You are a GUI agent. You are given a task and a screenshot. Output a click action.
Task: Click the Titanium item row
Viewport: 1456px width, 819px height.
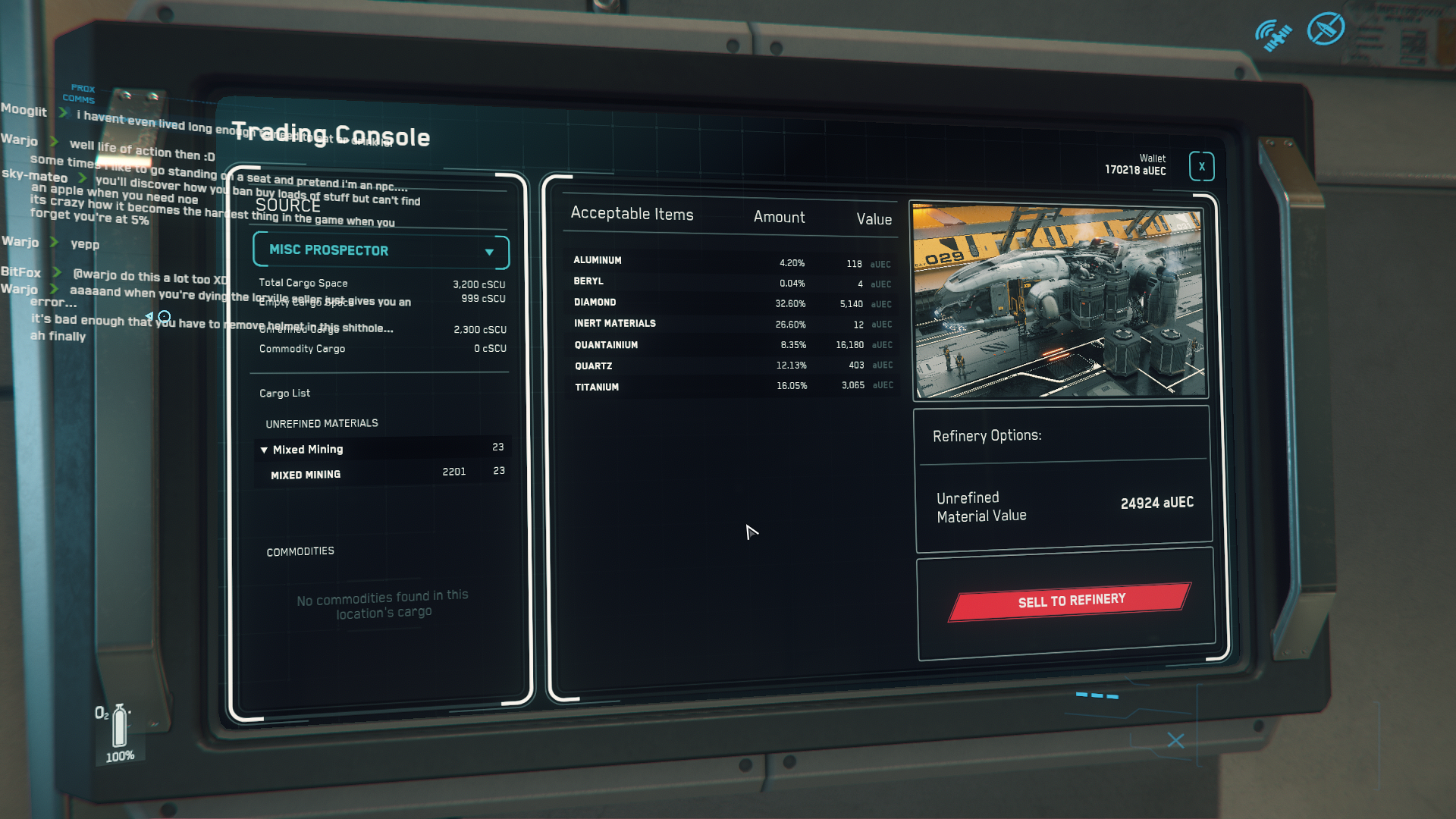[x=732, y=387]
